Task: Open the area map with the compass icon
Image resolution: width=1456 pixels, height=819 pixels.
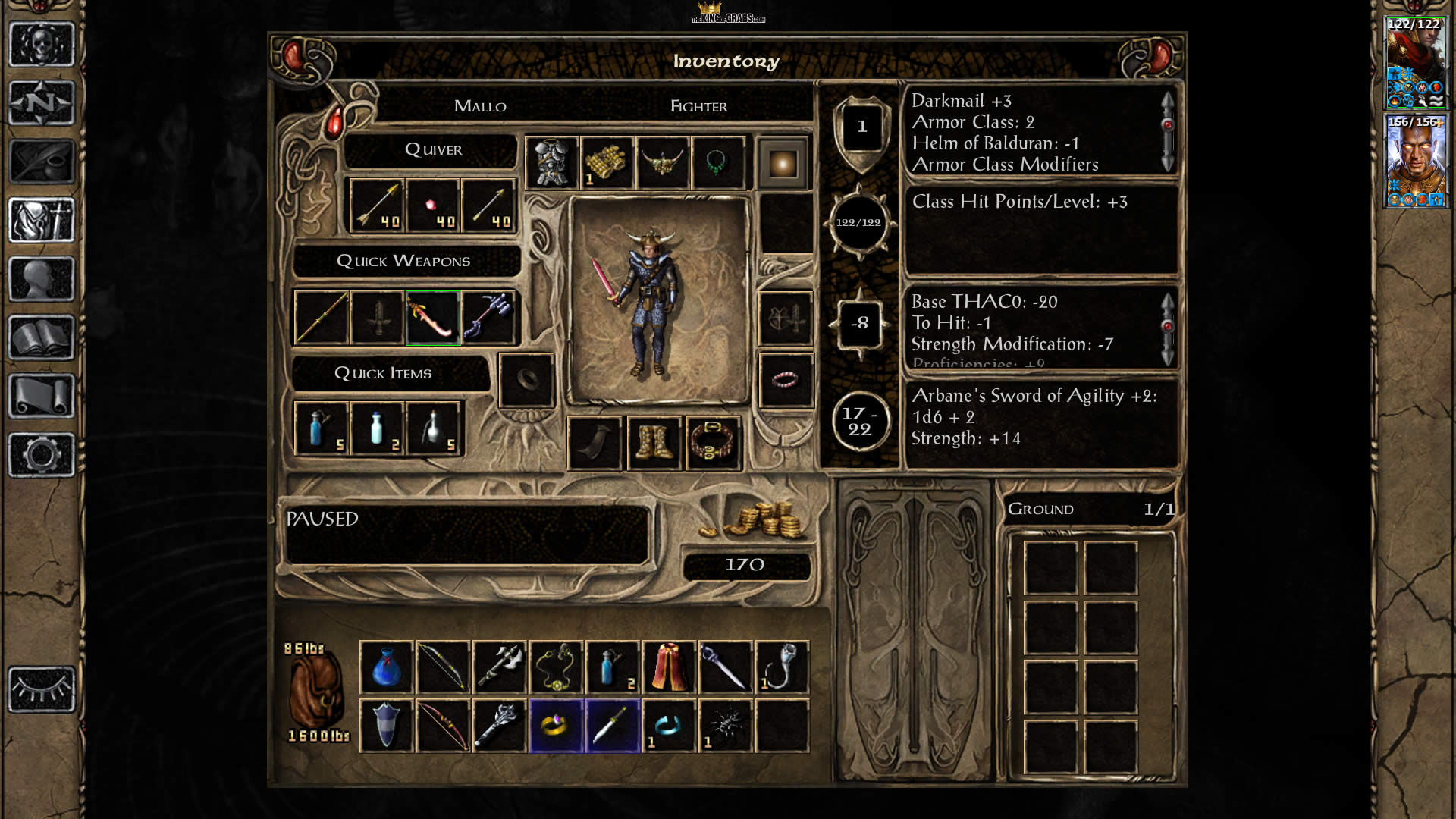Action: (x=42, y=102)
